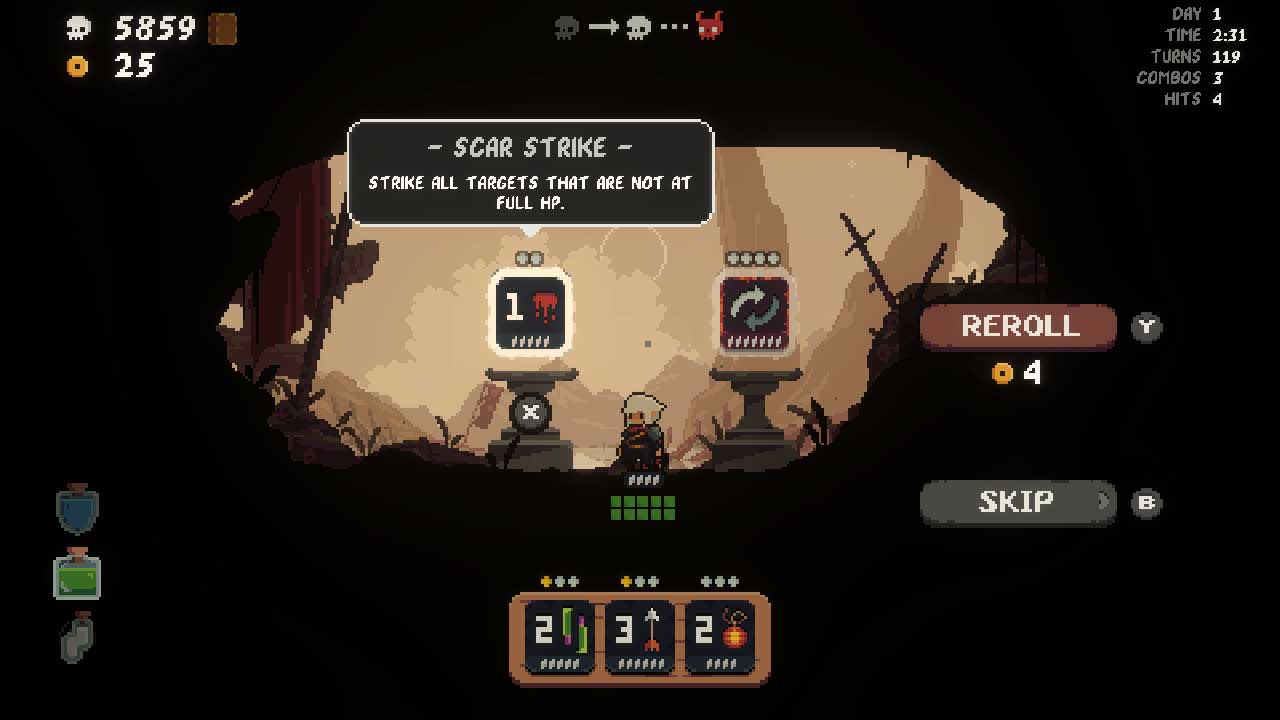The image size is (1280, 720).
Task: Click the X confirm prompt on the pedestal
Action: 529,413
